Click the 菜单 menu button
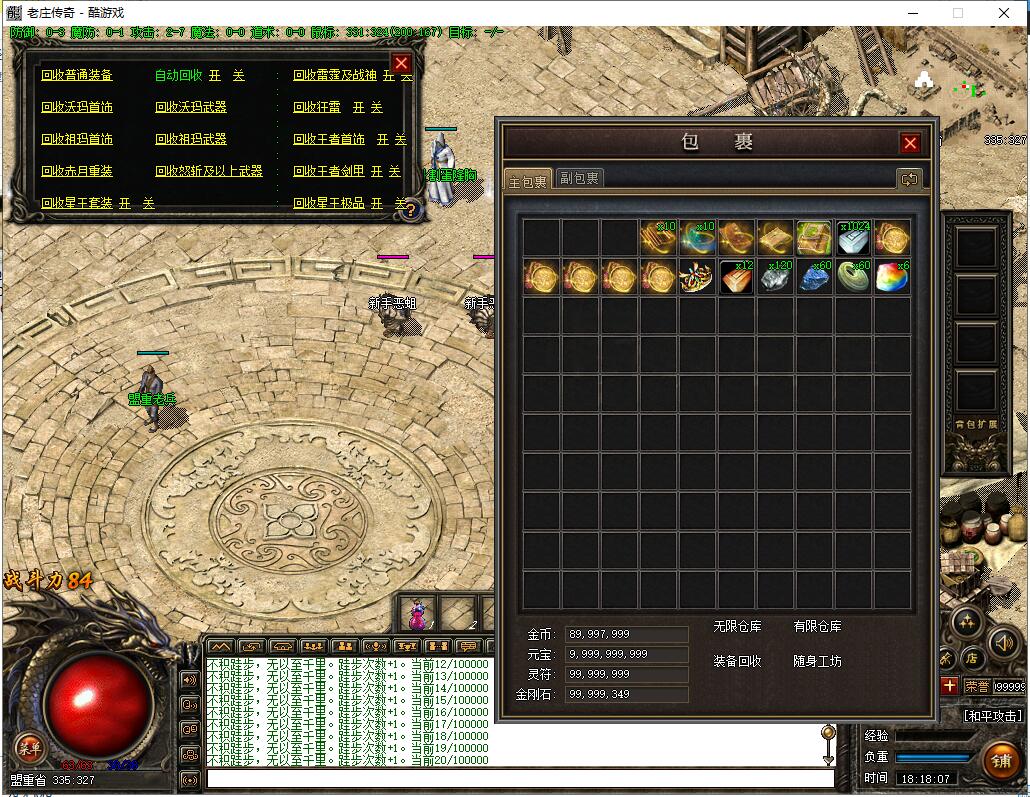Image resolution: width=1030 pixels, height=797 pixels. [29, 748]
